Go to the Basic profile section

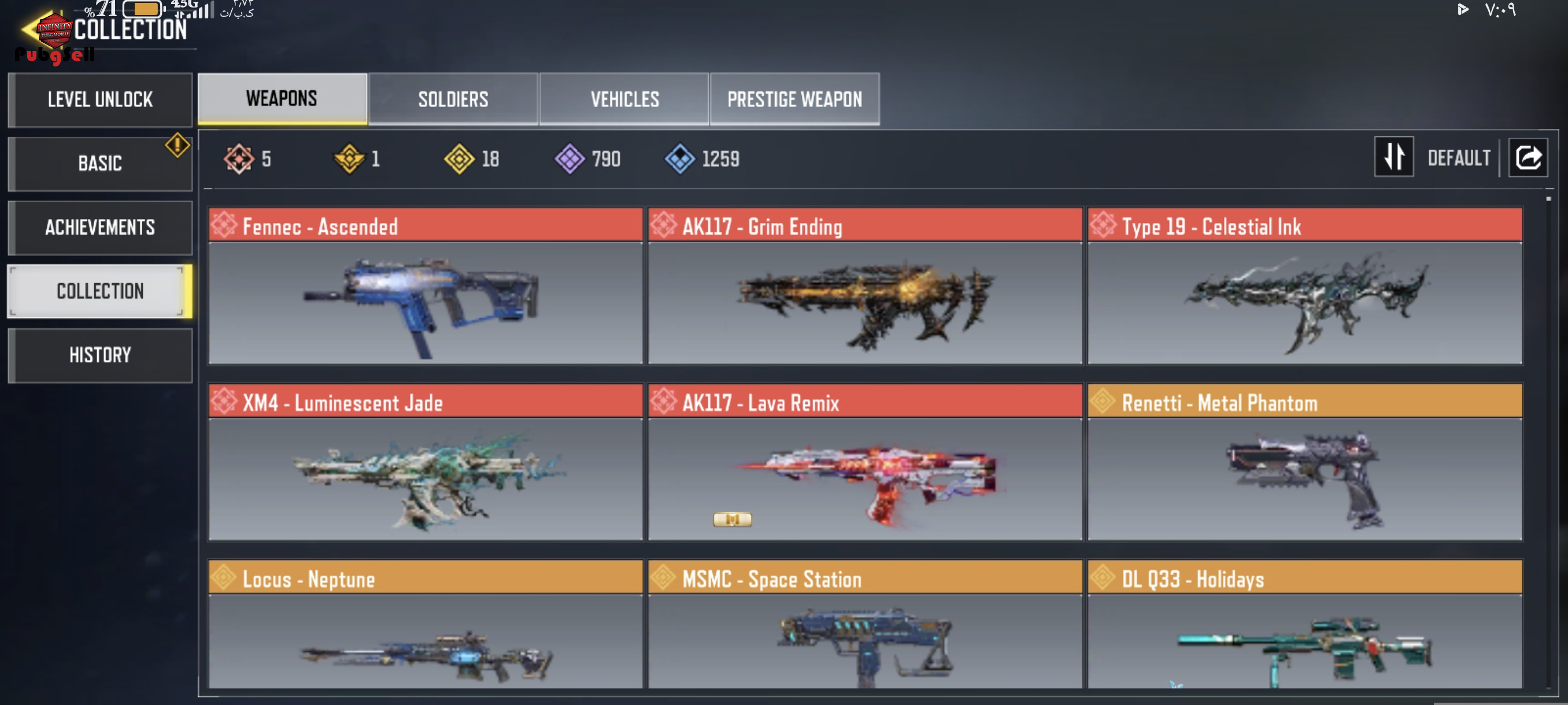pos(101,164)
